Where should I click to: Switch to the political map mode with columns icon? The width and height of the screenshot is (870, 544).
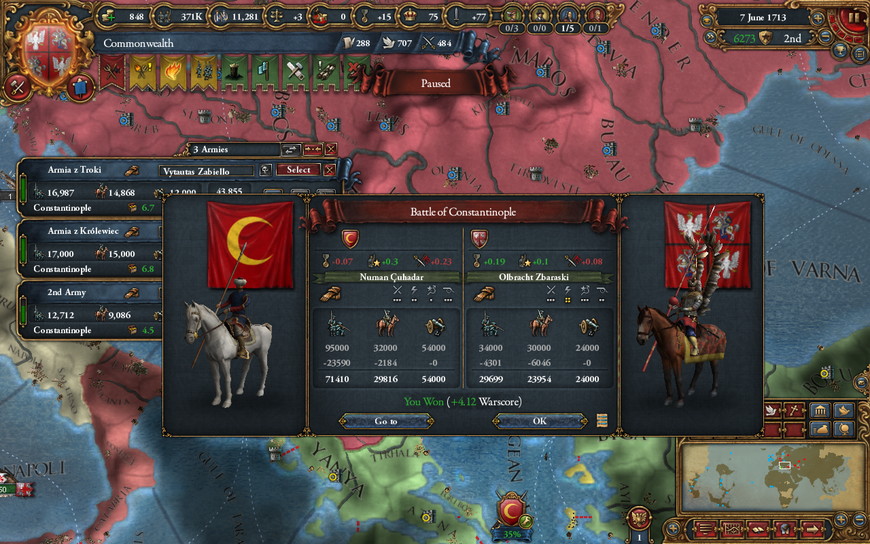(x=818, y=410)
